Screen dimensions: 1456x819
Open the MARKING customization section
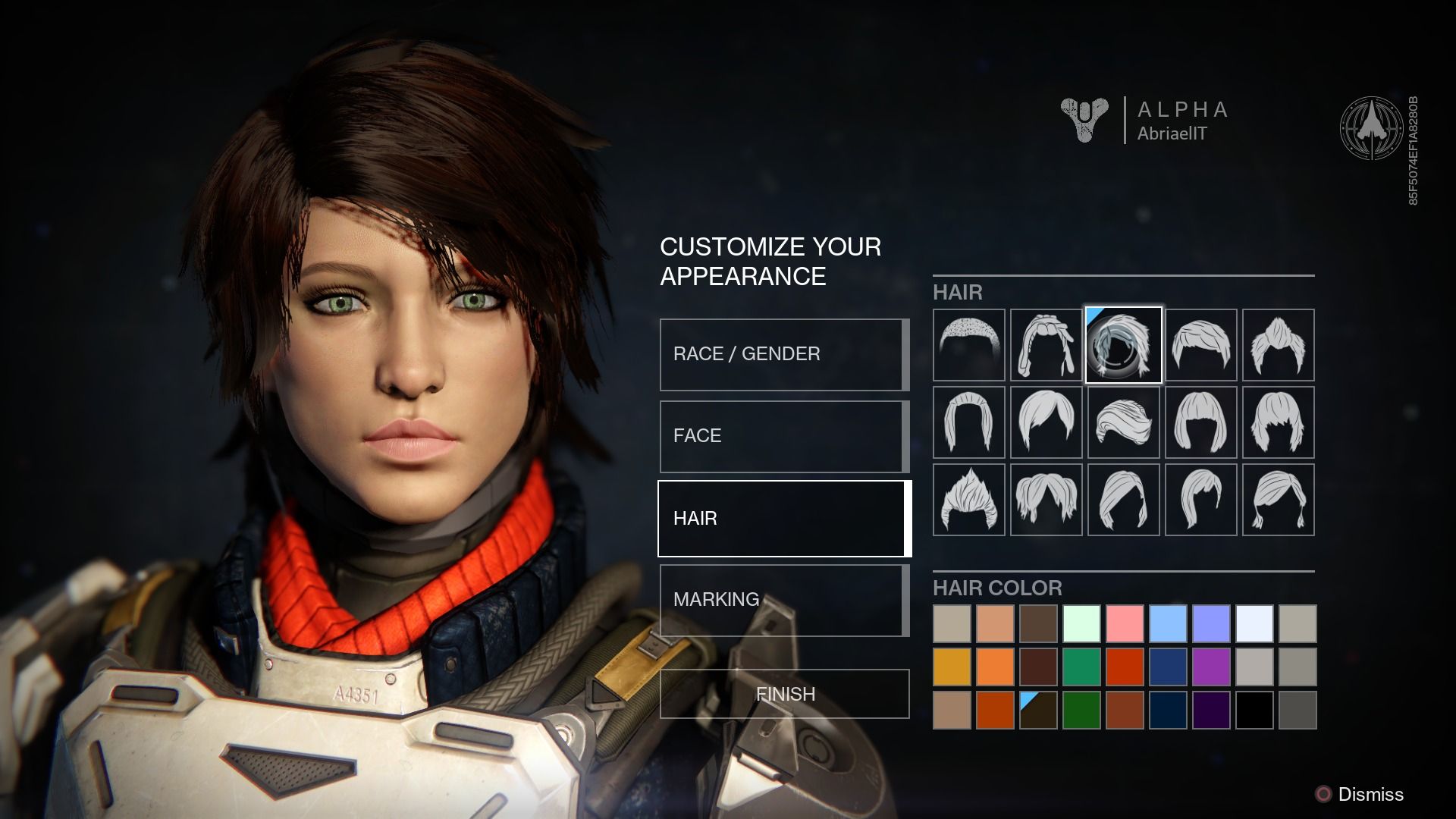(x=783, y=600)
